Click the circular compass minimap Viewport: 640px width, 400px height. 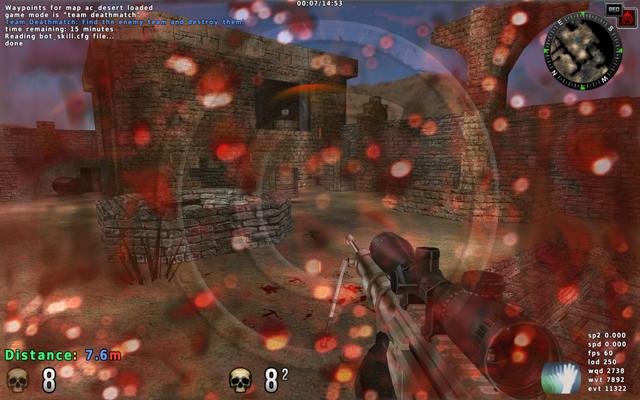coord(580,50)
